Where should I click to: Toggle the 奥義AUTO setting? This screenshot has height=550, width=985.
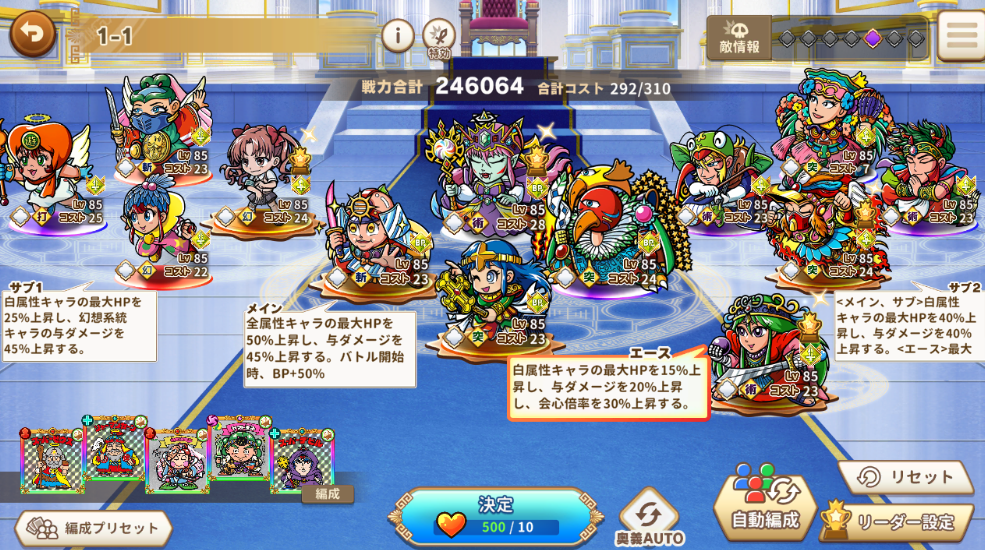(648, 518)
